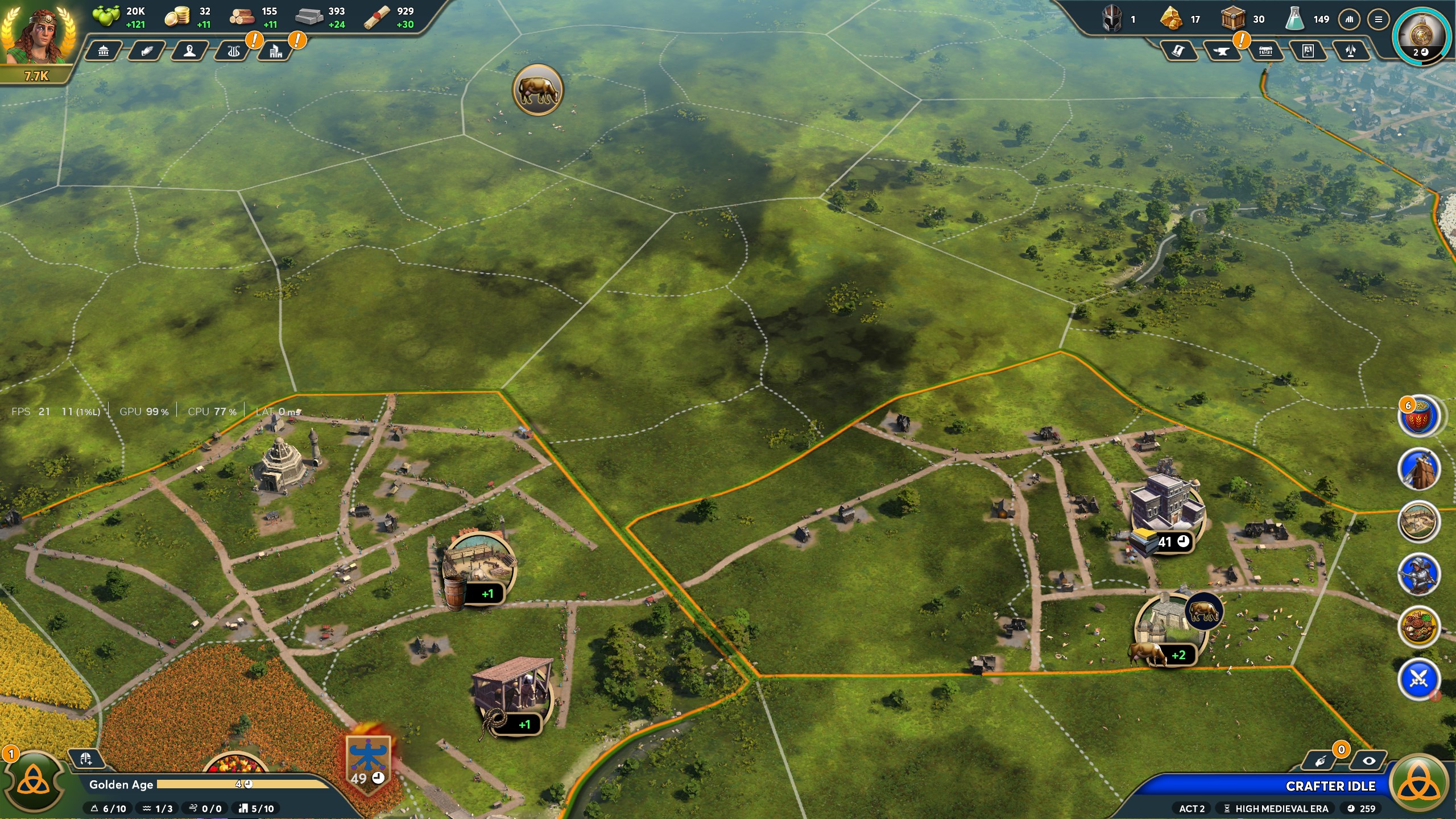
Task: Open the lyre culture panel
Action: coord(233,52)
